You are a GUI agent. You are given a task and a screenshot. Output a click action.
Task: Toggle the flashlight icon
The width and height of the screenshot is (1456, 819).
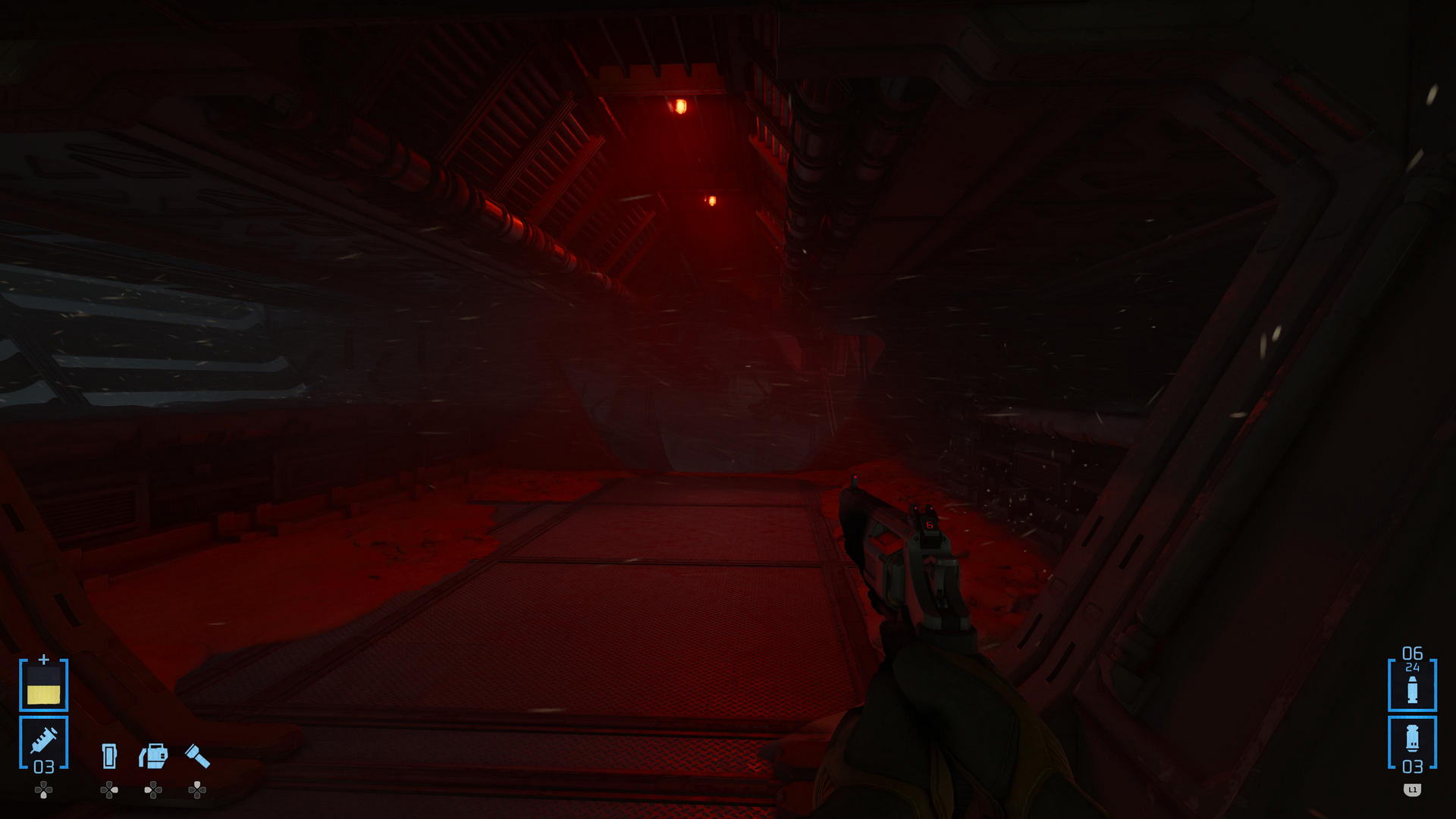click(197, 756)
